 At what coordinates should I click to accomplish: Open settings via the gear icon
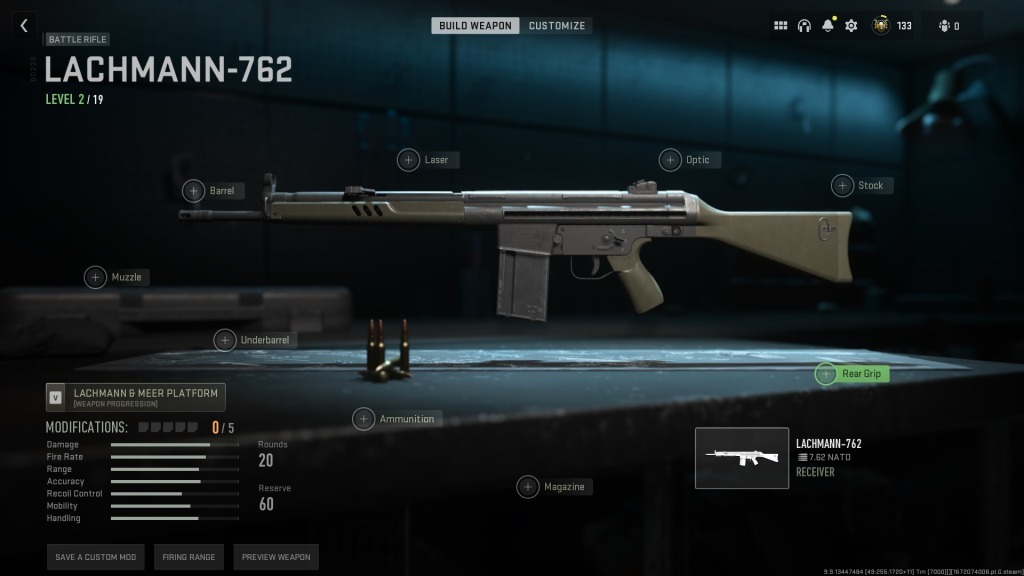pyautogui.click(x=851, y=26)
